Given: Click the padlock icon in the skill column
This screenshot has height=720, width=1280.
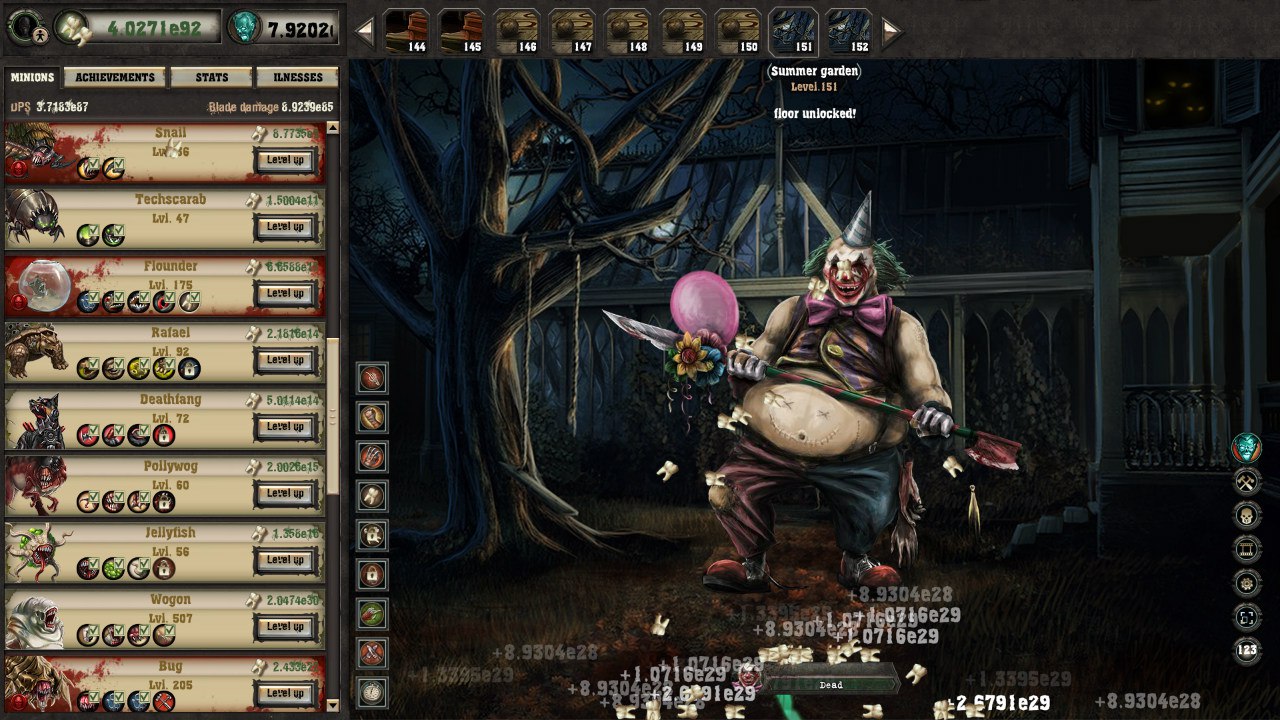Looking at the screenshot, I should (370, 574).
